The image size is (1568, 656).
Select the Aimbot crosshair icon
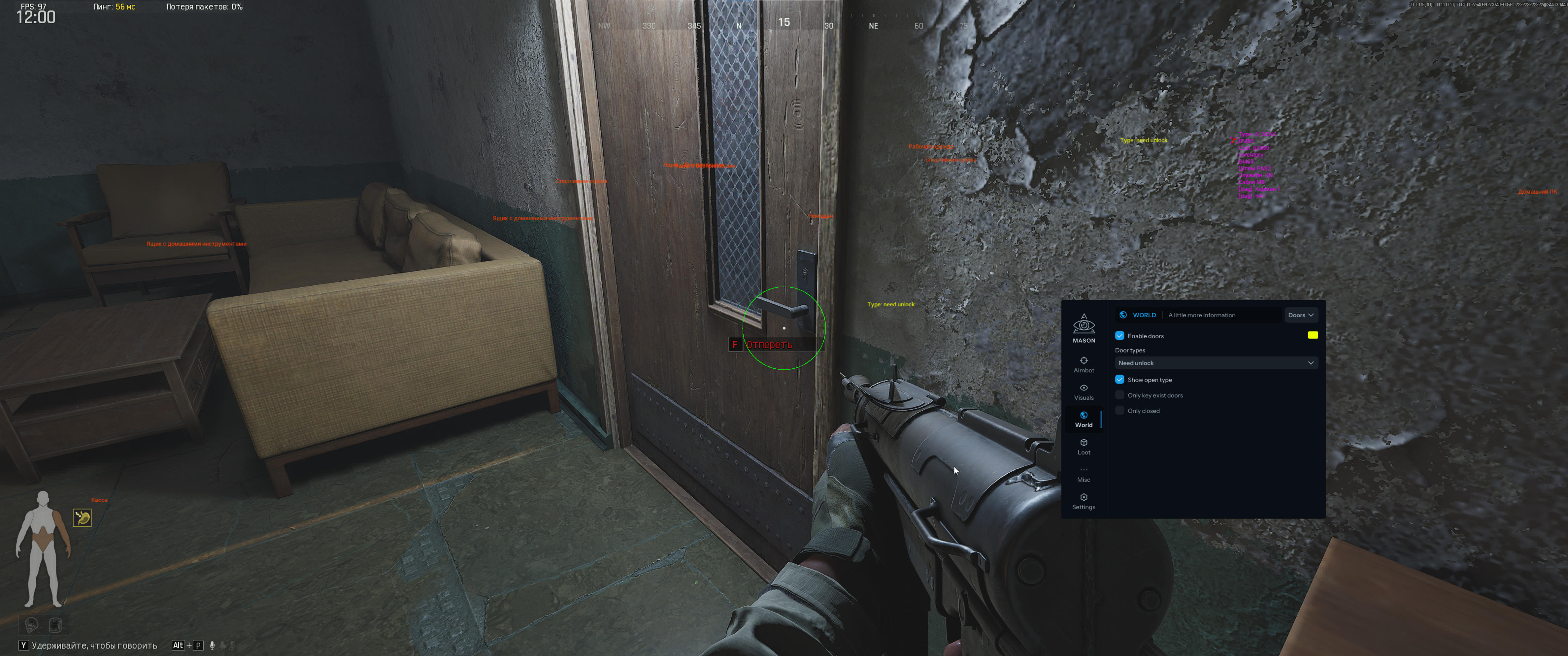tap(1084, 360)
